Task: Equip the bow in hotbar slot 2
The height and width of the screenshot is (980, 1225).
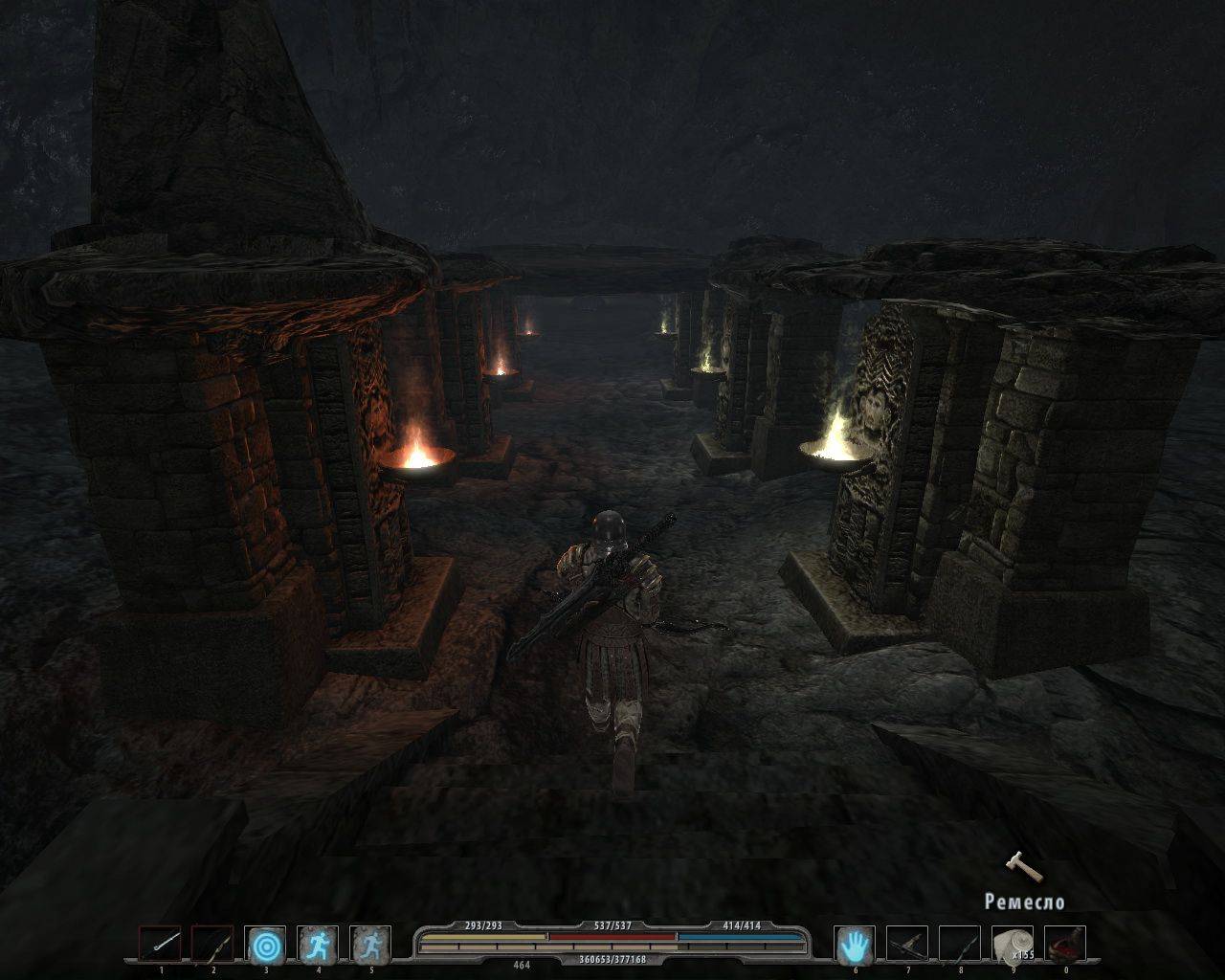Action: point(212,945)
